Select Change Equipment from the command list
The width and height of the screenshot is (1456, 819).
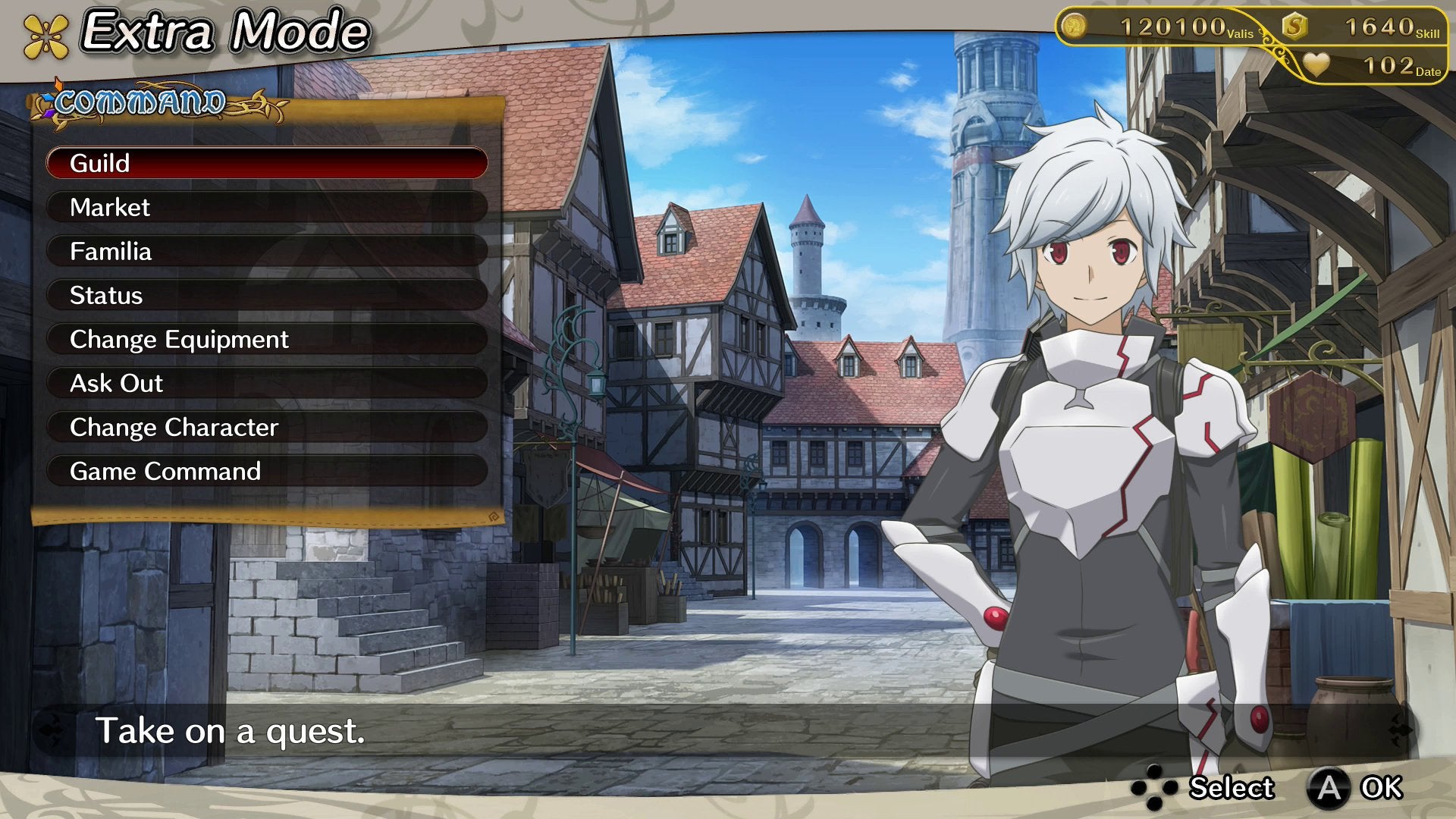click(266, 339)
